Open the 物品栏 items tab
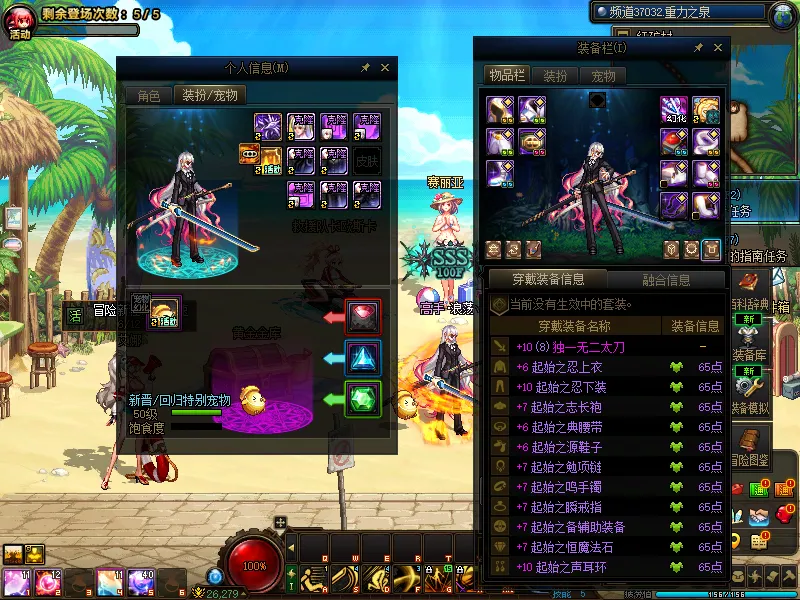 [506, 76]
